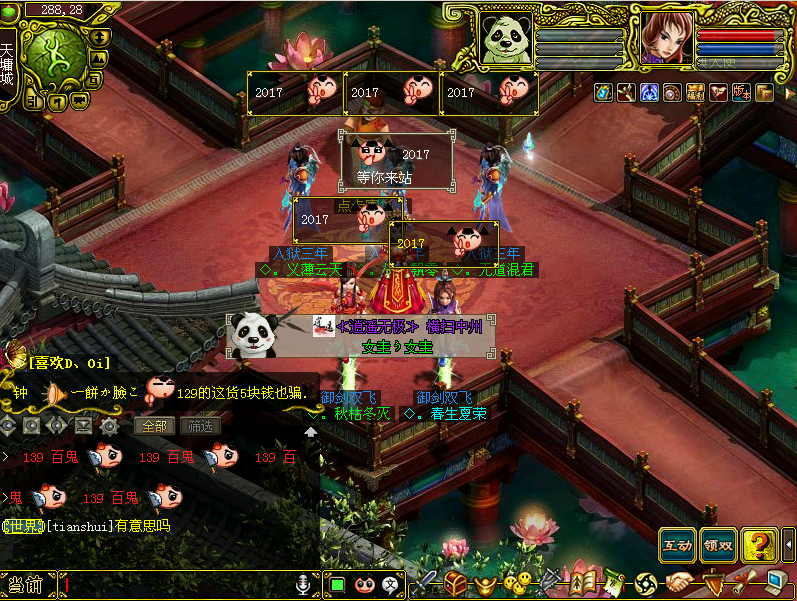Click the 当前 chat channel selector

[x=25, y=584]
